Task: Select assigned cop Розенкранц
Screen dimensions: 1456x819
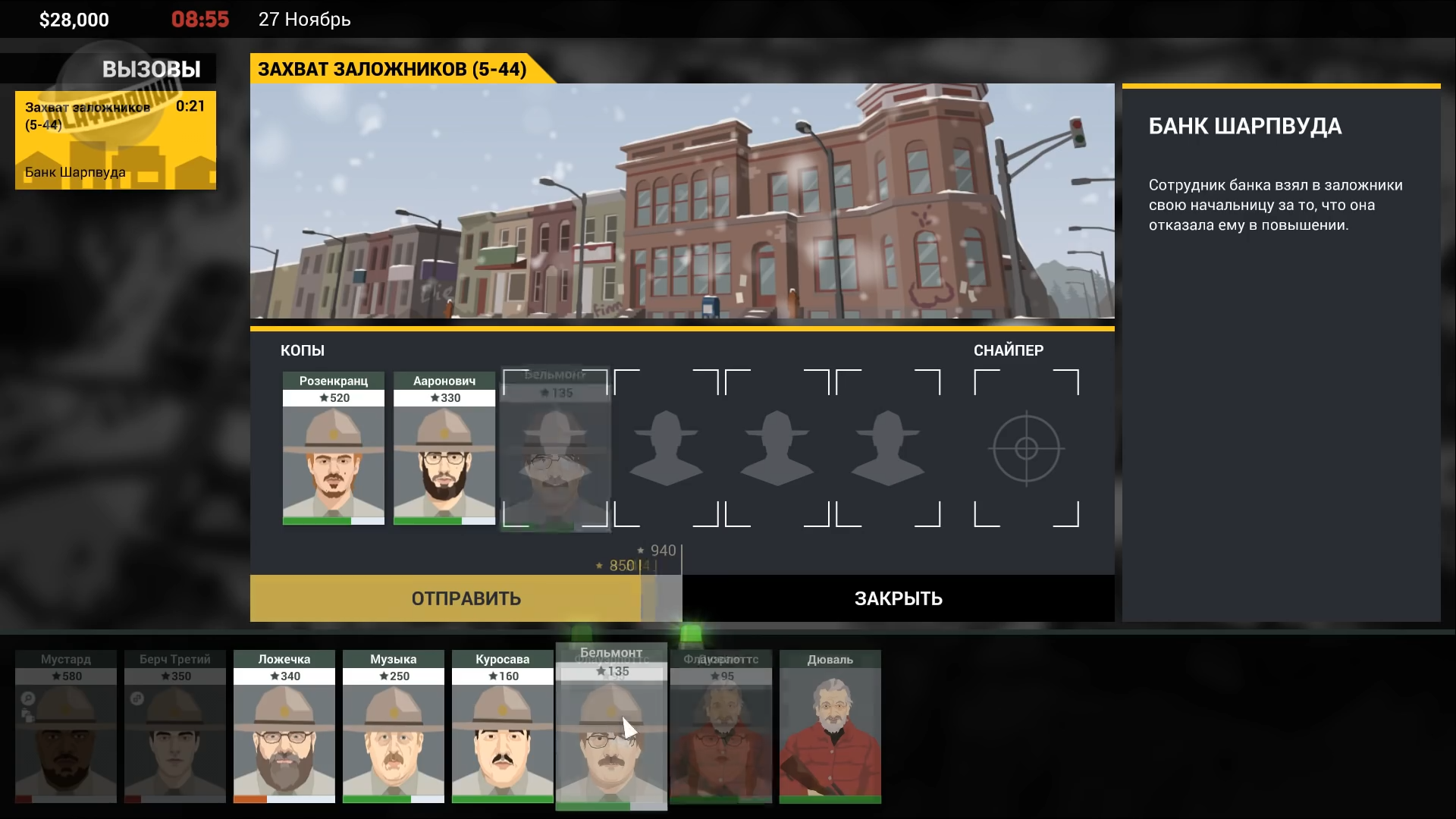Action: tap(334, 448)
